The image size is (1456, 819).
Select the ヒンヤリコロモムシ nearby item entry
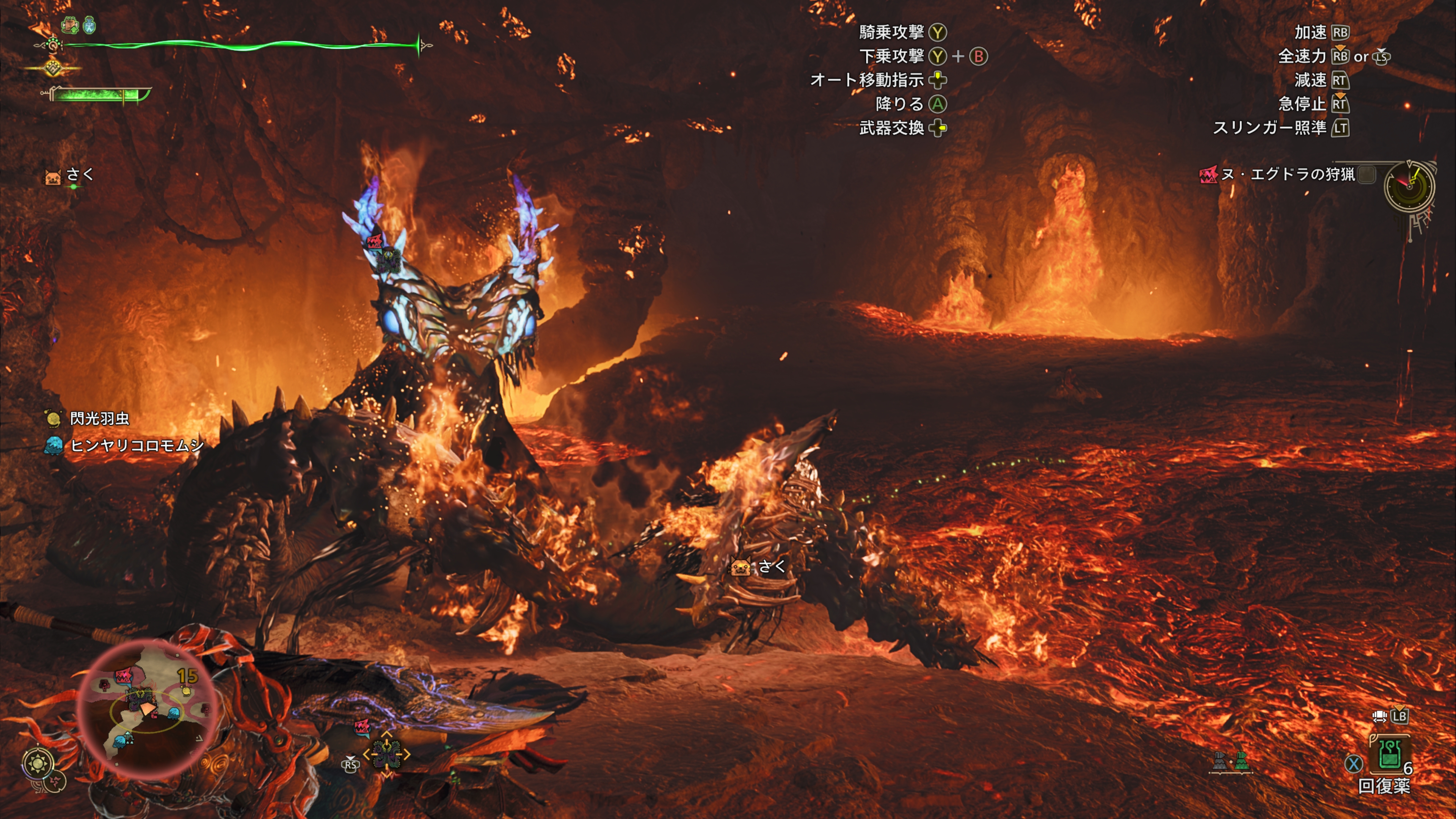pyautogui.click(x=136, y=446)
